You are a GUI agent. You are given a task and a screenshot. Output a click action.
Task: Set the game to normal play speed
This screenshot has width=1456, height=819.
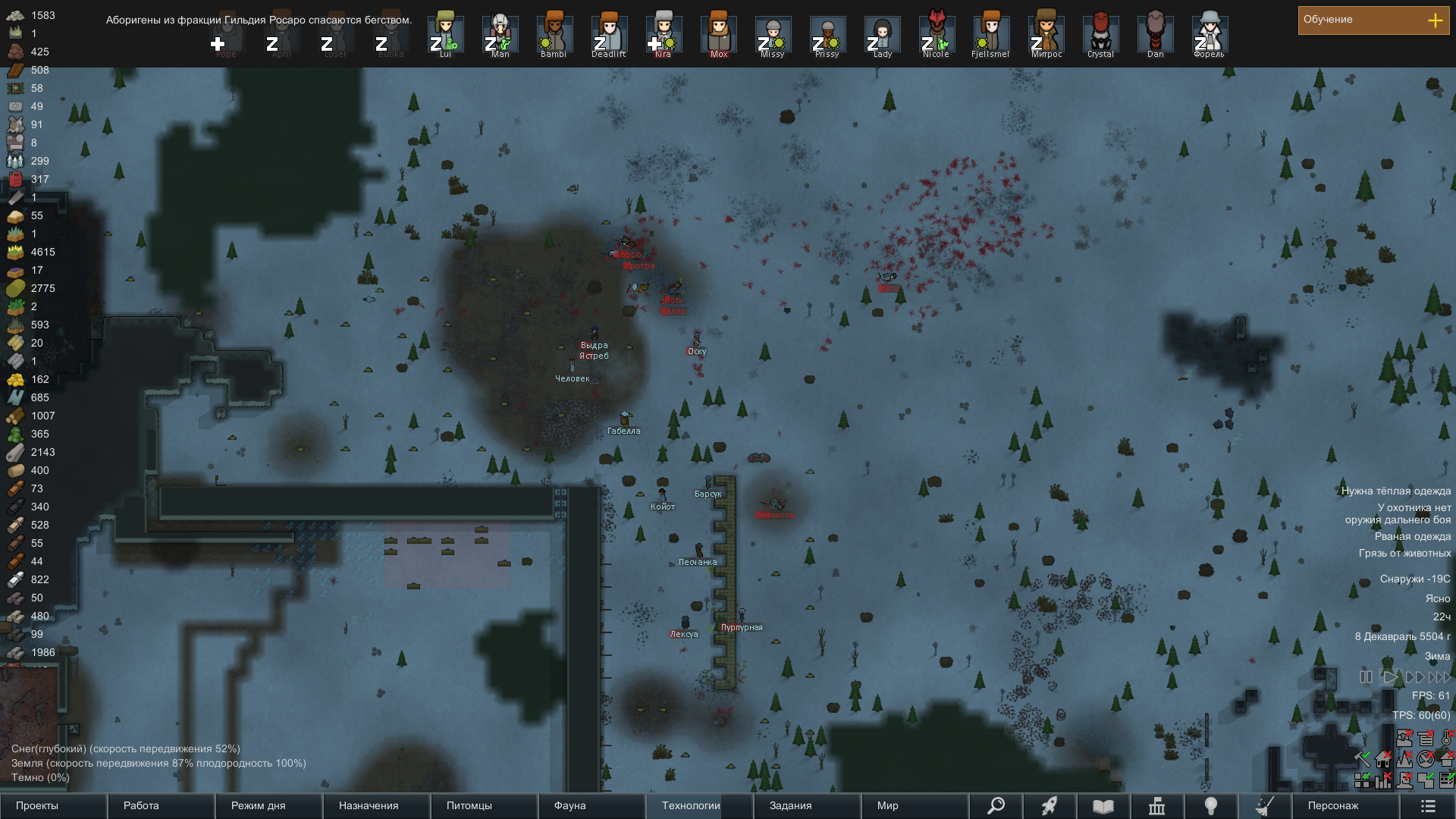click(x=1390, y=677)
